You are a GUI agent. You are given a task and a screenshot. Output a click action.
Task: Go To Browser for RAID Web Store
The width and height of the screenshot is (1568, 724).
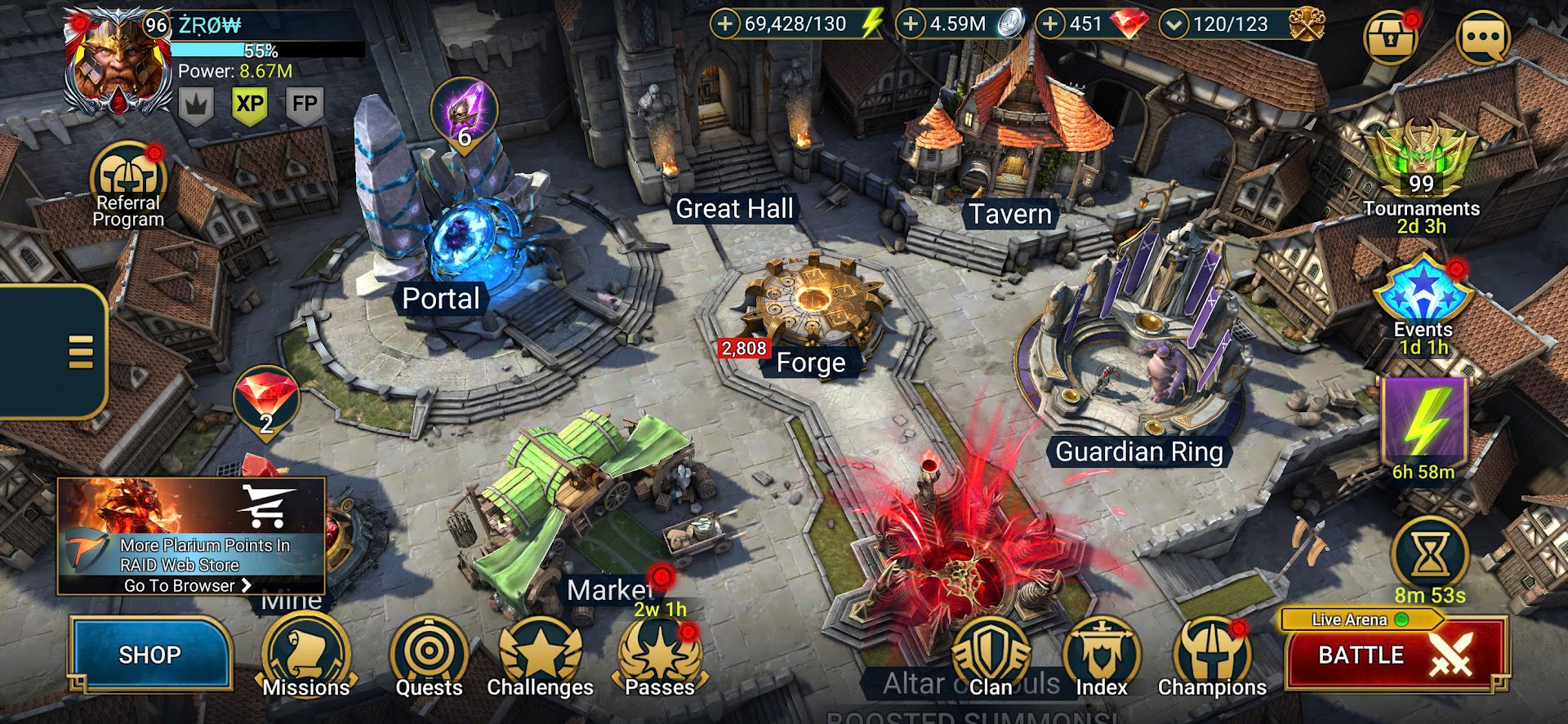188,585
